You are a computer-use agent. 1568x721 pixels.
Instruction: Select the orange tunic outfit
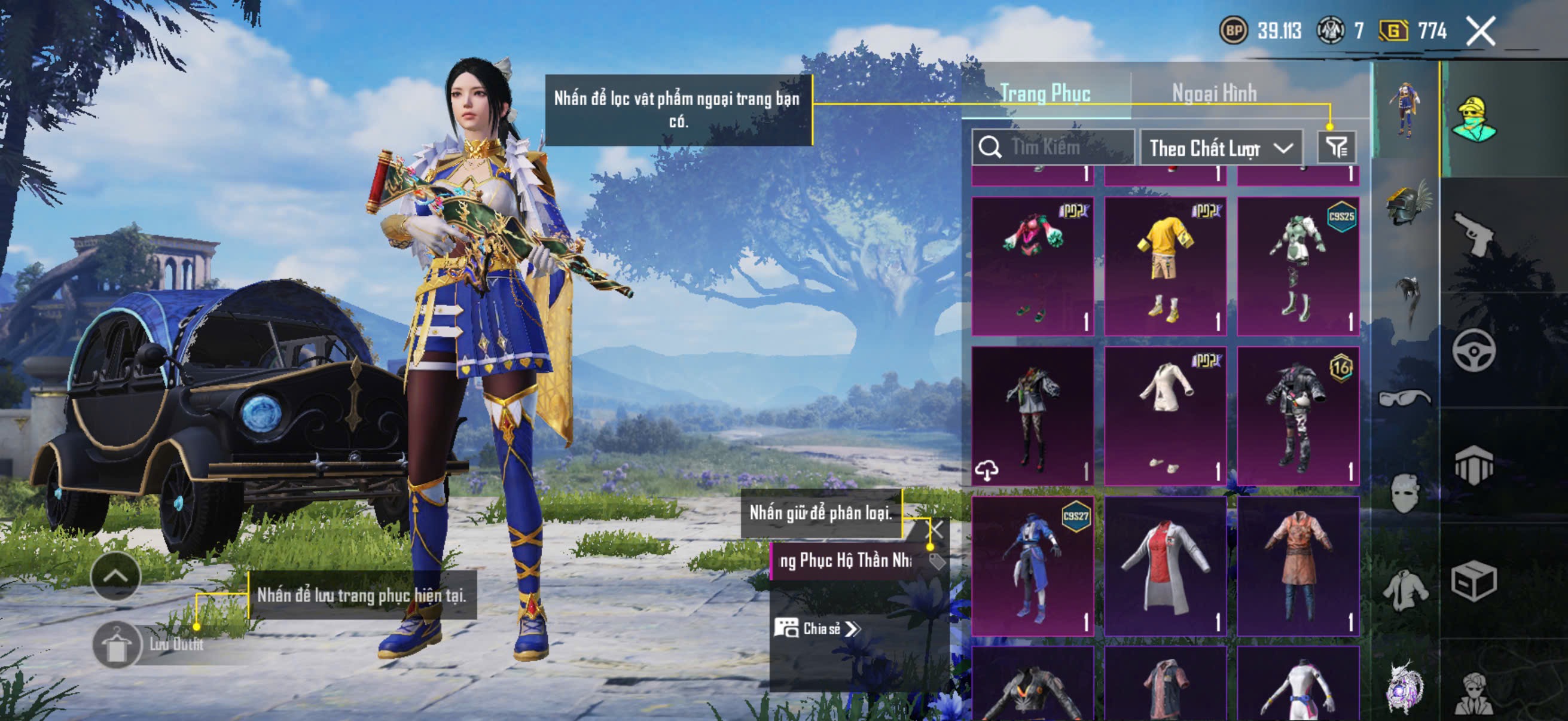(1298, 566)
